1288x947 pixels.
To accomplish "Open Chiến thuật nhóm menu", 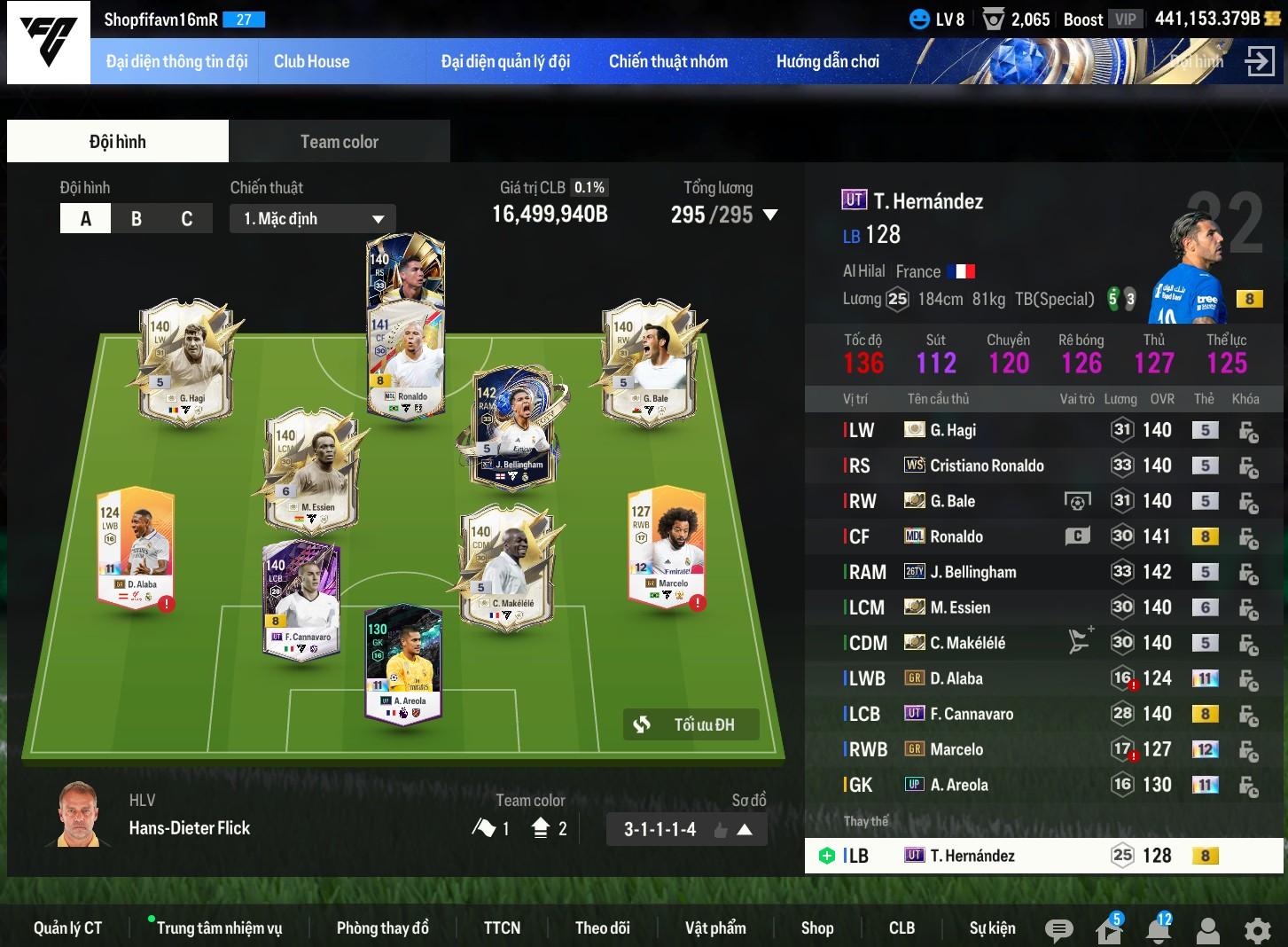I will pos(667,62).
